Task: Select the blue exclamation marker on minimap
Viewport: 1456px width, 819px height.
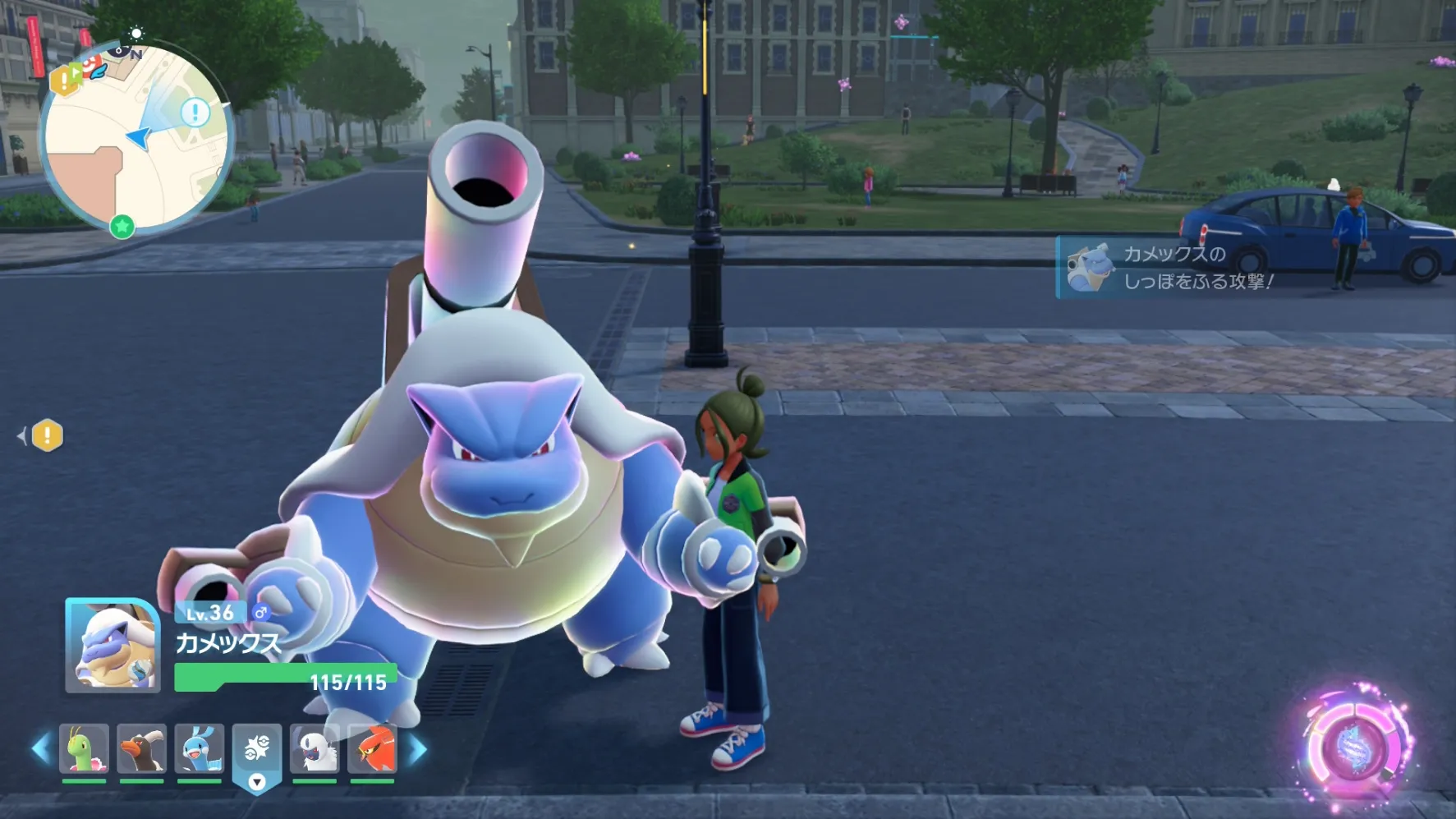Action: pos(195,111)
